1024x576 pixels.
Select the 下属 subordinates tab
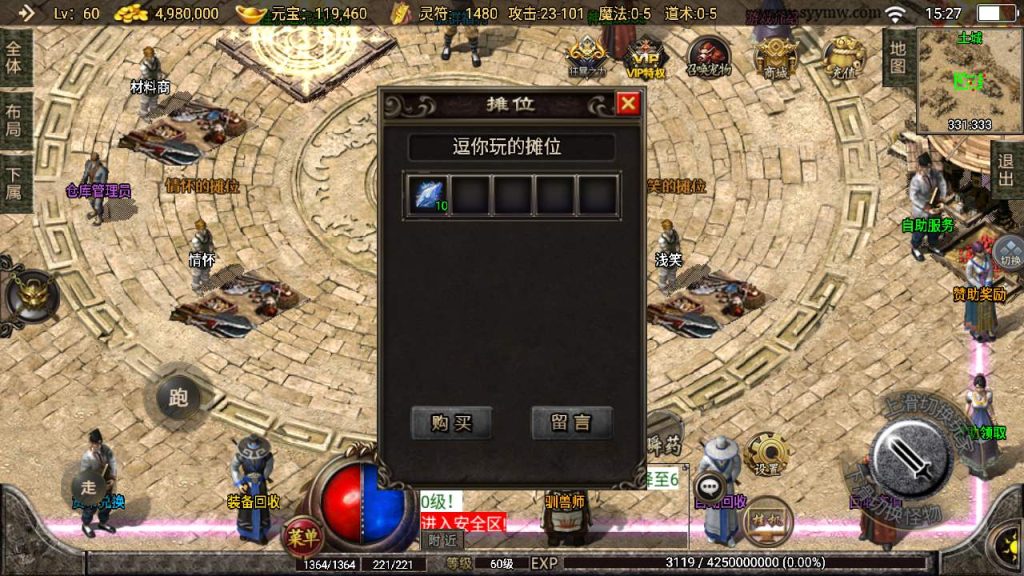point(14,182)
